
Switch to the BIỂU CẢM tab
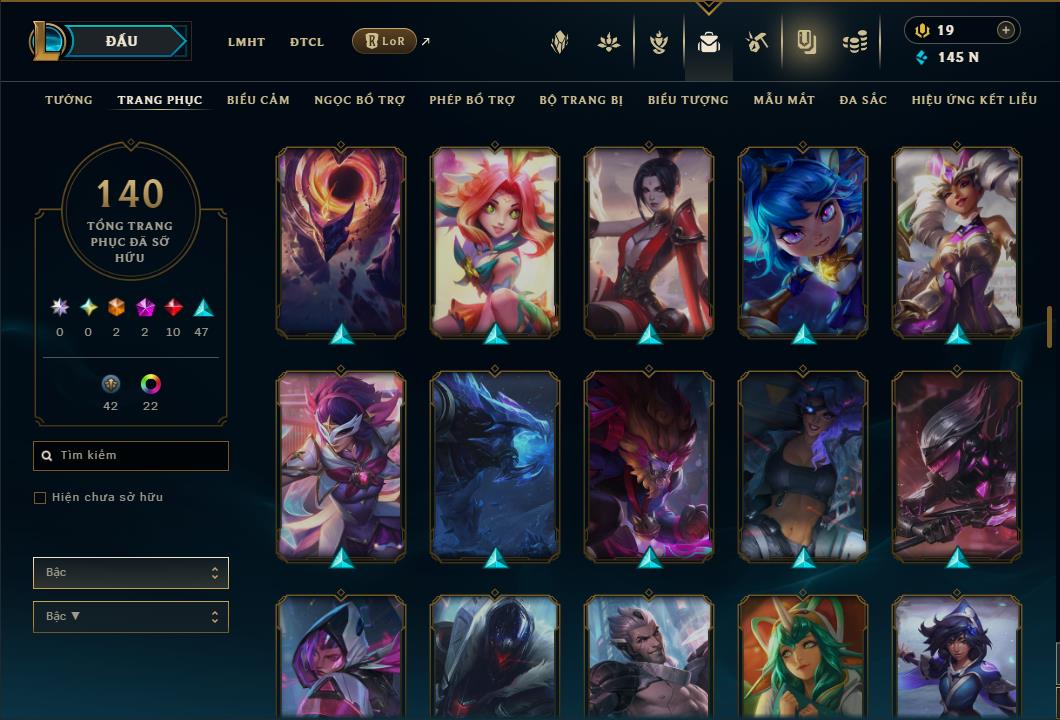(258, 100)
